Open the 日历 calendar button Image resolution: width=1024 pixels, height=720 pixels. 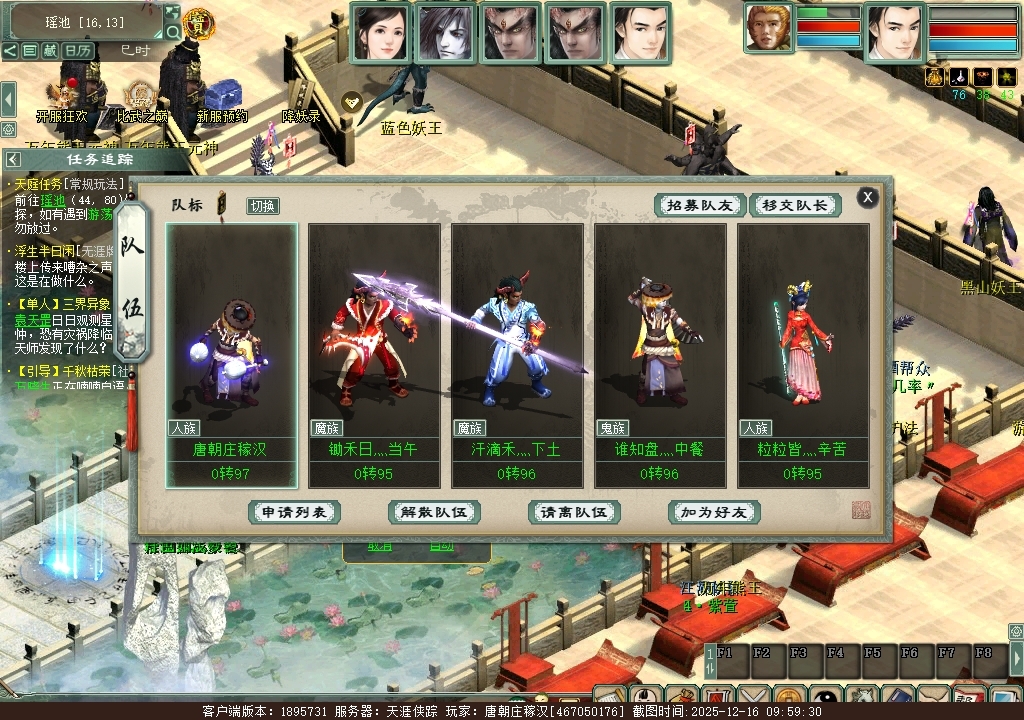point(78,50)
